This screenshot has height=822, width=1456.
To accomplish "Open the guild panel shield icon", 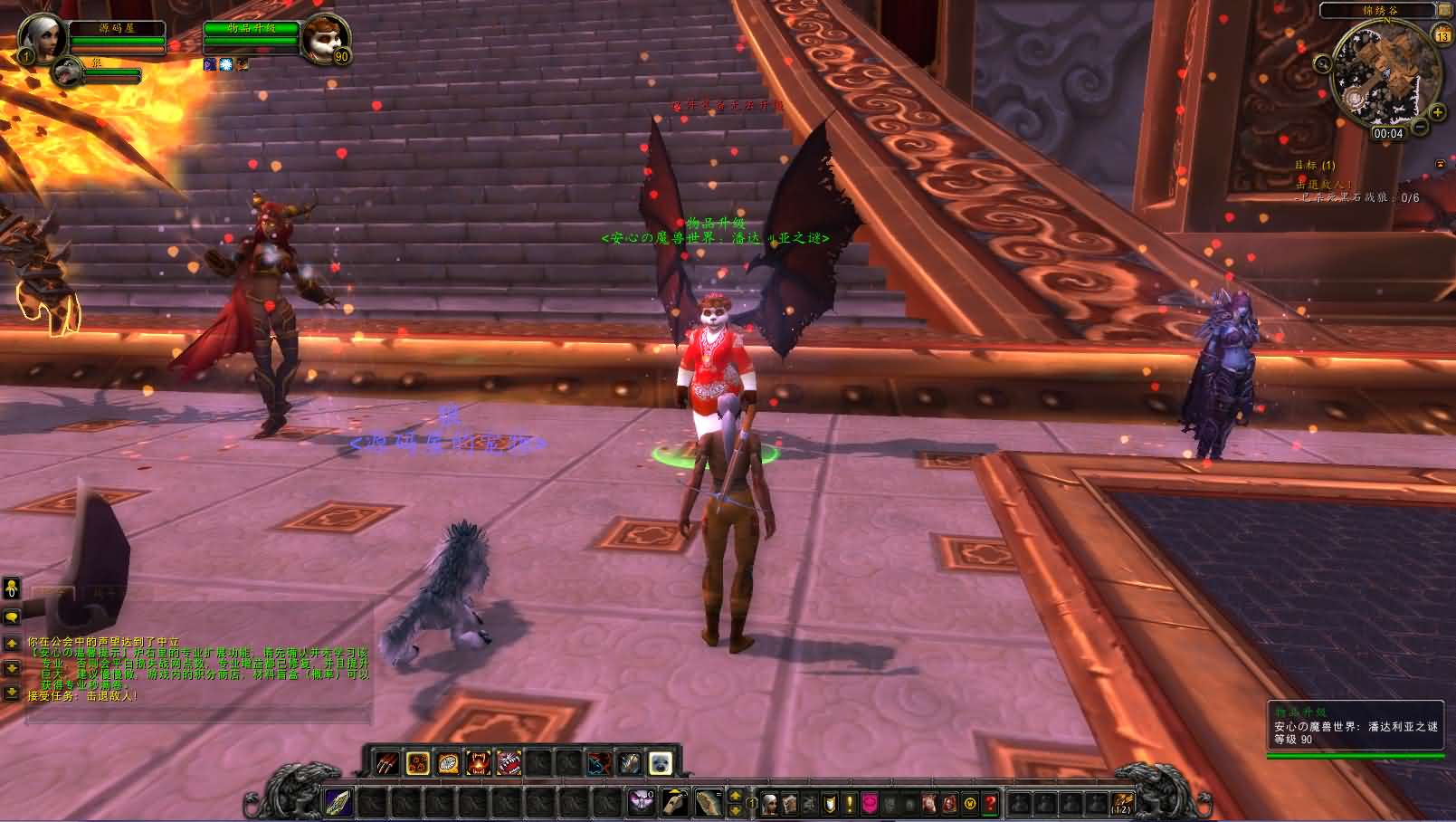I will 829,804.
